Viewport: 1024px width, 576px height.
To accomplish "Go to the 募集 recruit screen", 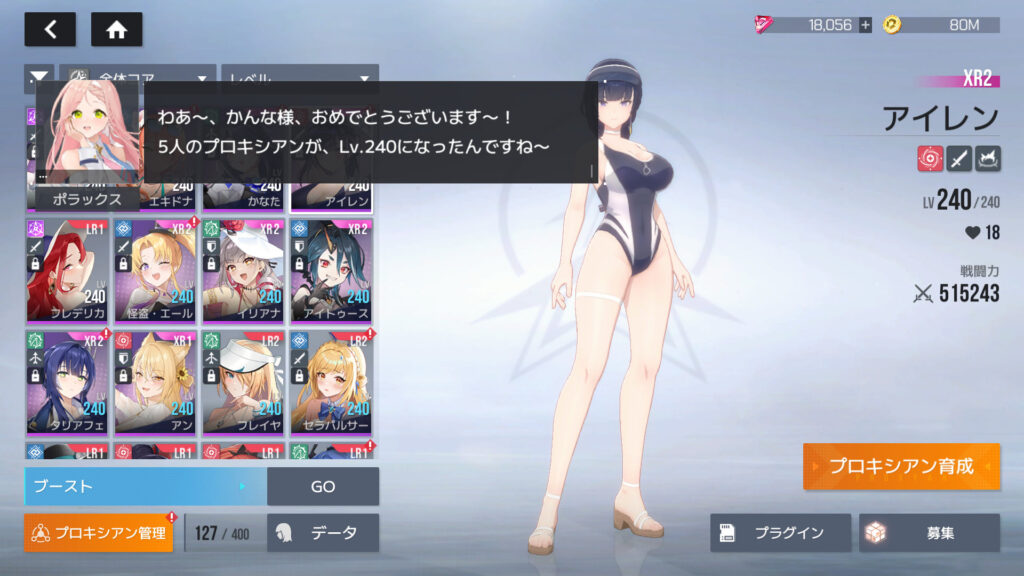I will coord(929,533).
